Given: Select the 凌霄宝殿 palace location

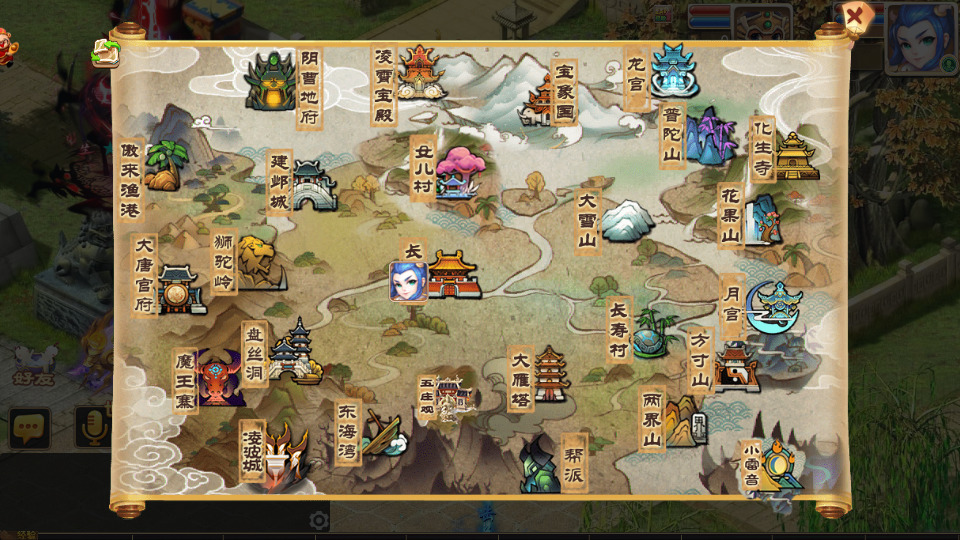Looking at the screenshot, I should pyautogui.click(x=420, y=72).
